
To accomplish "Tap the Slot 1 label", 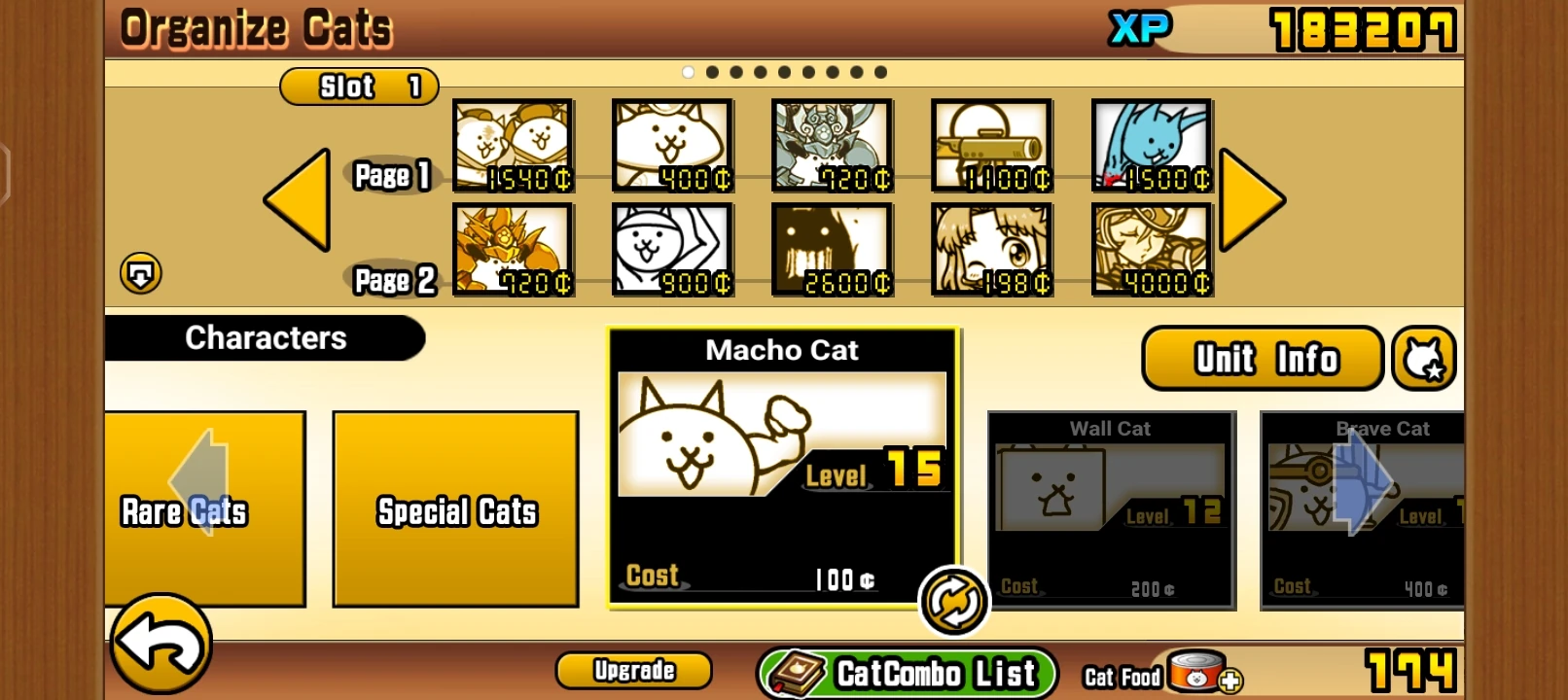I will 358,87.
